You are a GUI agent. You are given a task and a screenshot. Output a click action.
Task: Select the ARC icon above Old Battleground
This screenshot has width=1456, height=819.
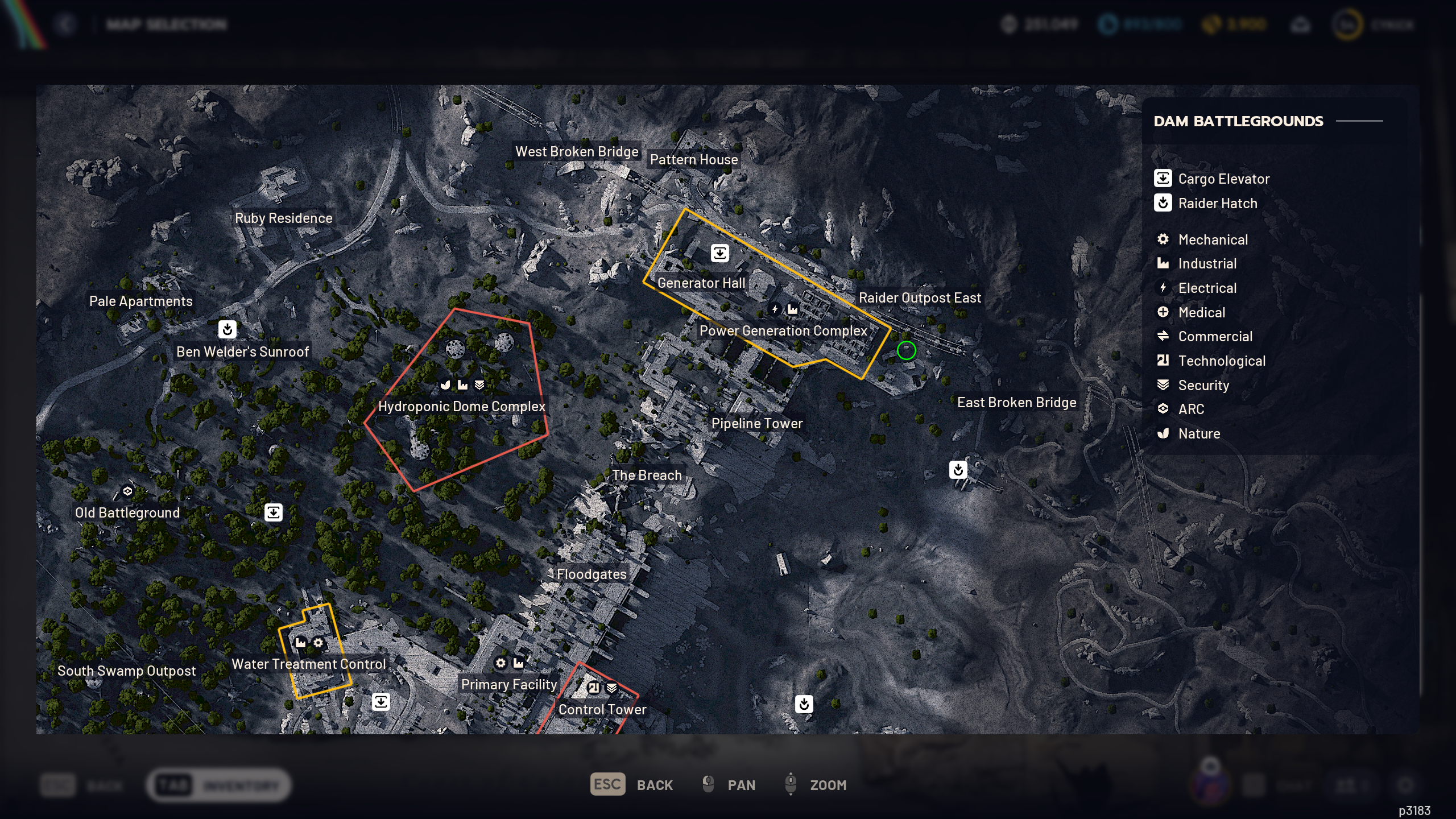127,491
